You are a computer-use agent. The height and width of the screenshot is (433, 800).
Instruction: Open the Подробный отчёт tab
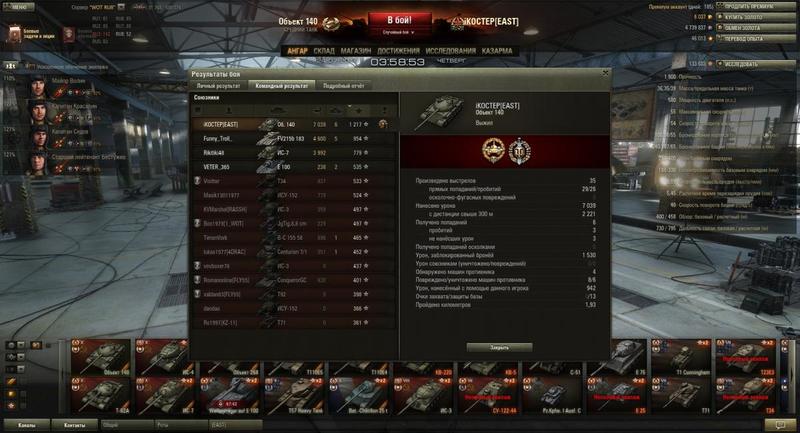(x=341, y=86)
